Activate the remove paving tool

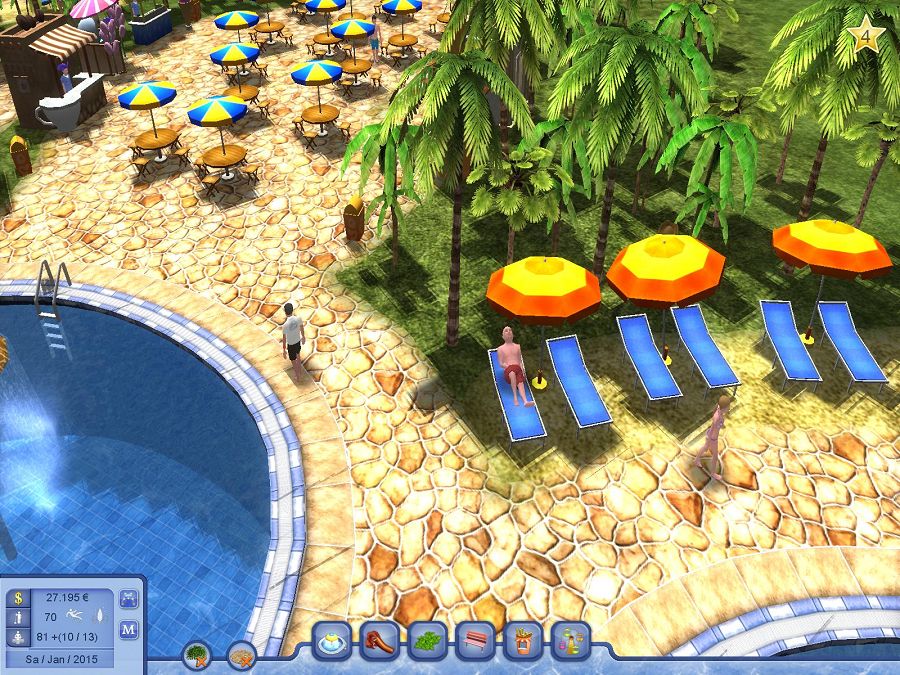(x=241, y=655)
